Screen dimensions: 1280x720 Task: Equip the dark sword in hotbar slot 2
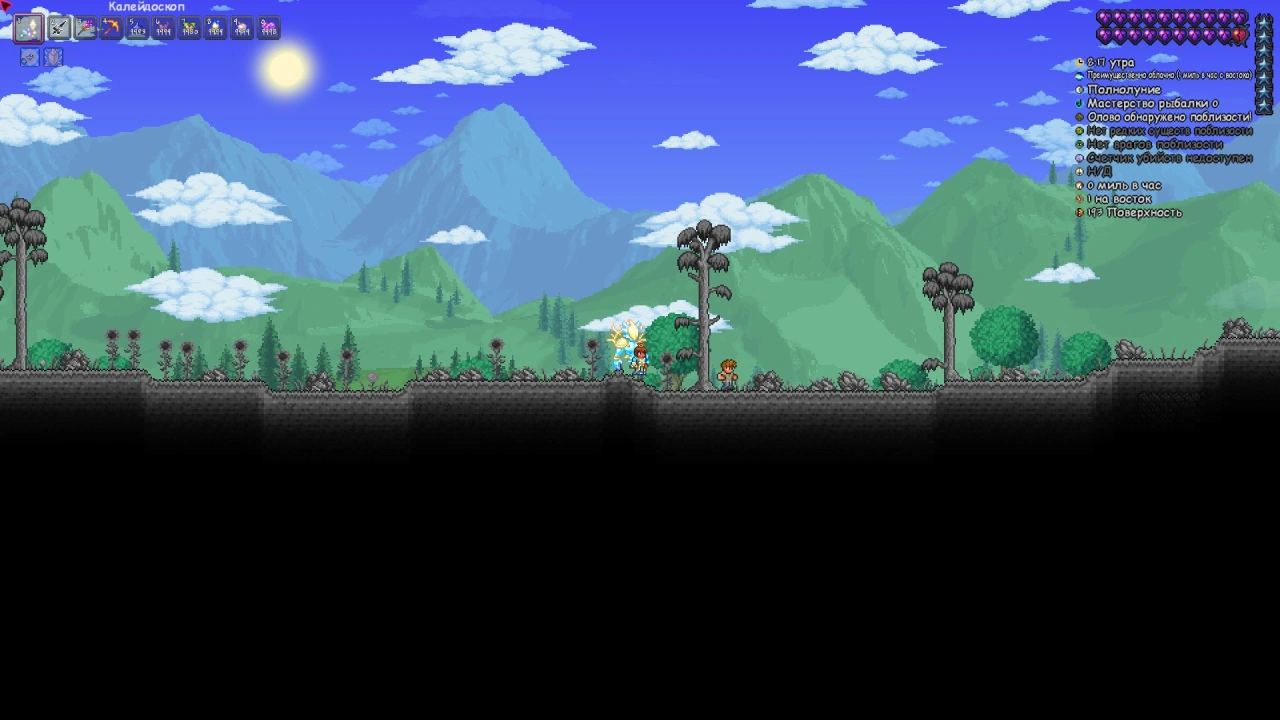click(60, 28)
